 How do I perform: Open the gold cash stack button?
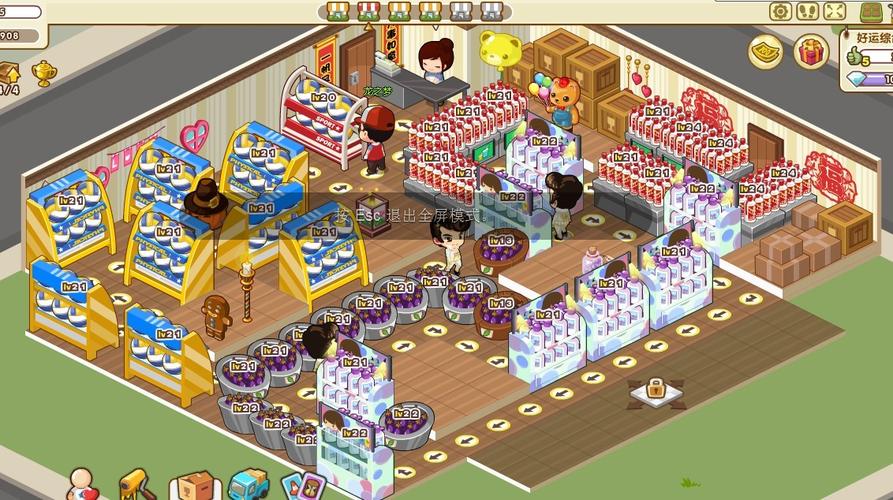[x=765, y=51]
